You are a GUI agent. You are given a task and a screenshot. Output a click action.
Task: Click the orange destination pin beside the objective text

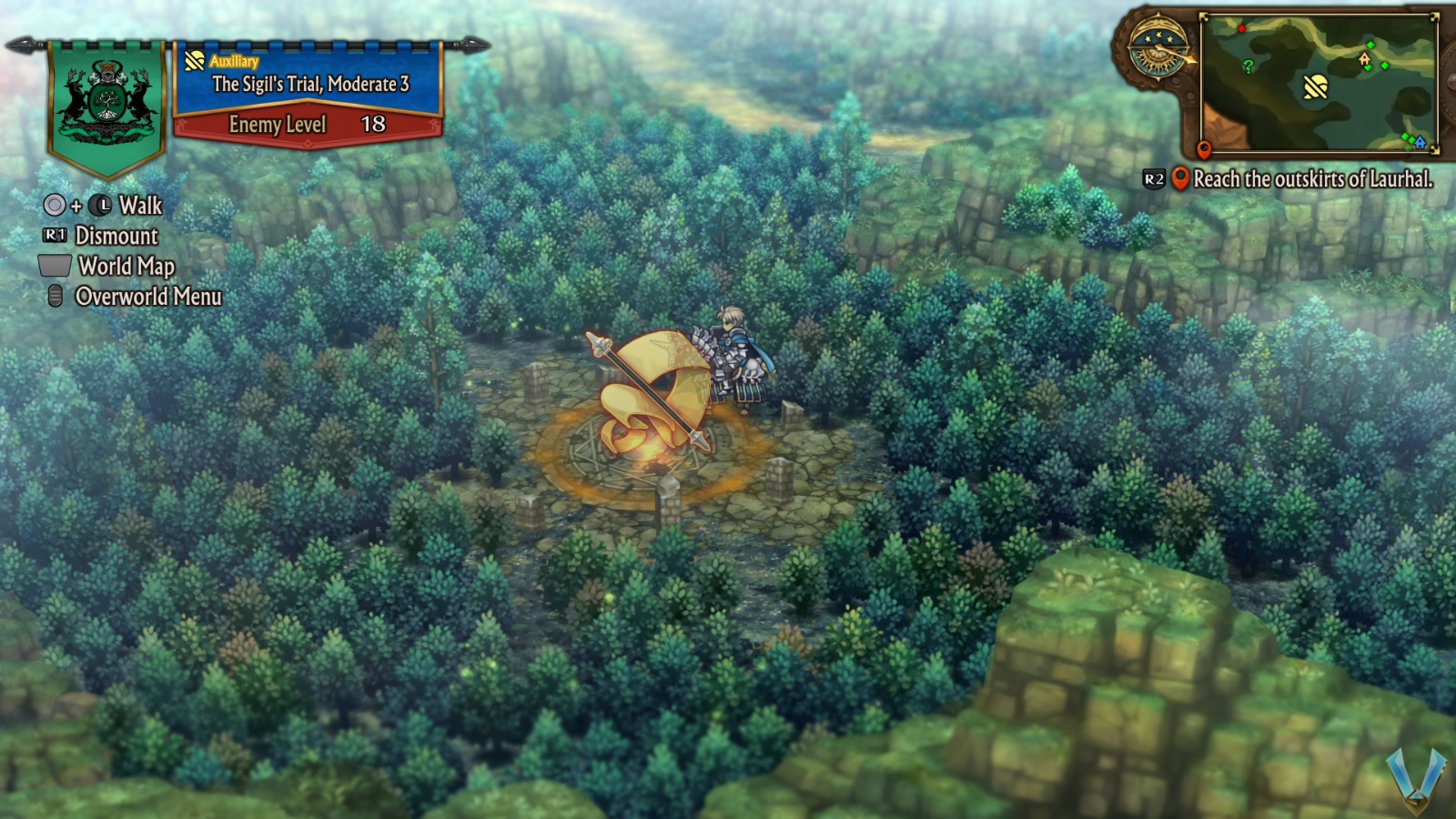1180,179
